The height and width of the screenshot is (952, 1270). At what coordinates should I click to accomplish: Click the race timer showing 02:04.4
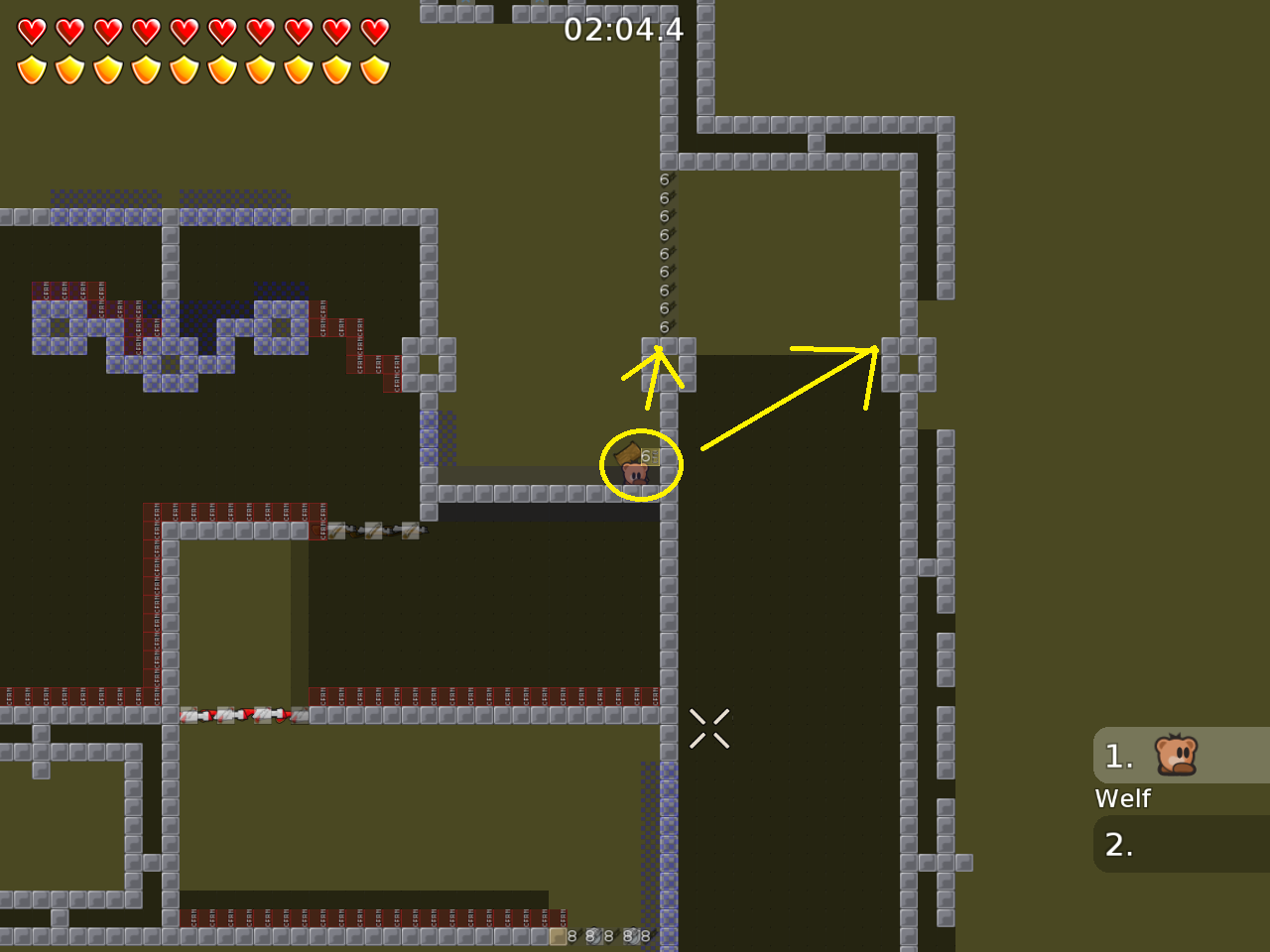[622, 31]
